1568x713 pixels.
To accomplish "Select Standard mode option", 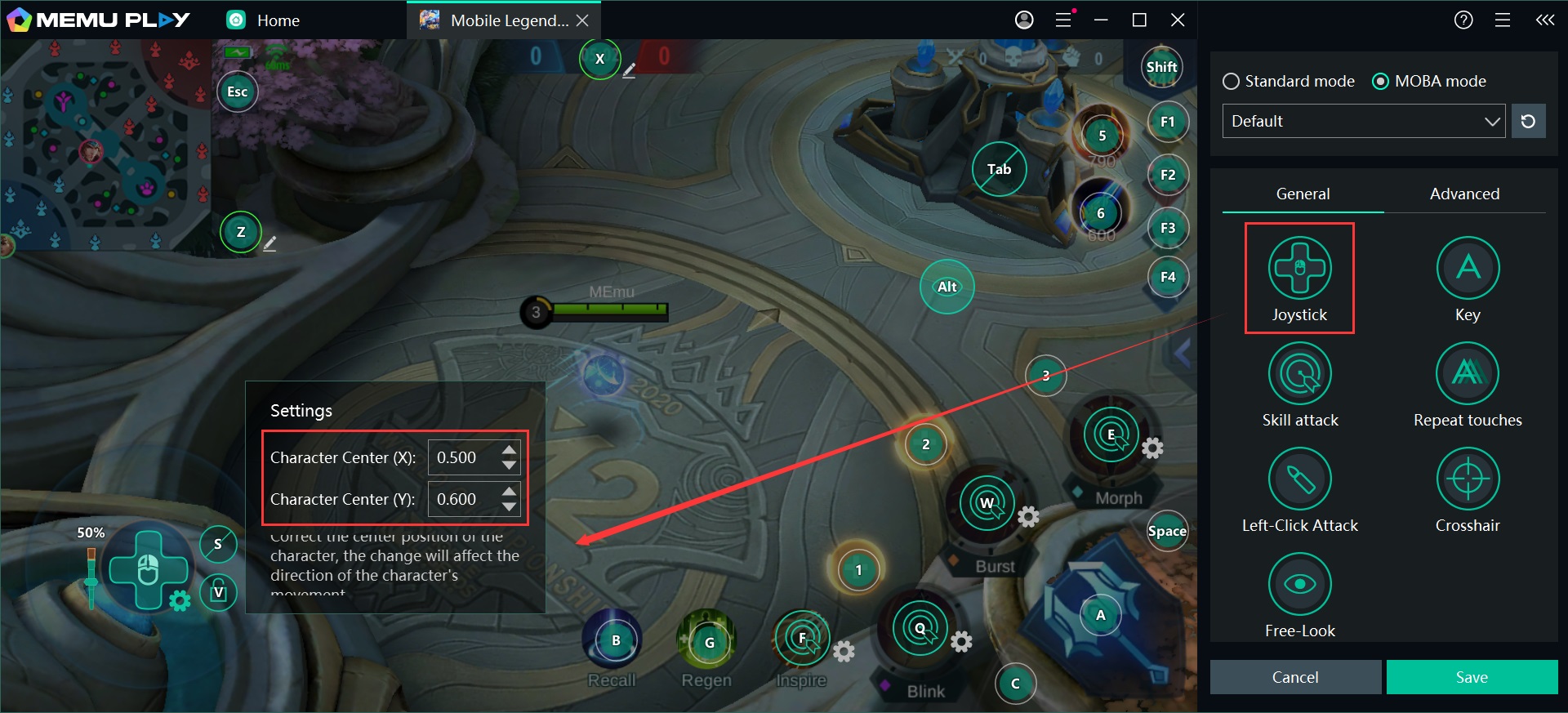I will click(1231, 82).
